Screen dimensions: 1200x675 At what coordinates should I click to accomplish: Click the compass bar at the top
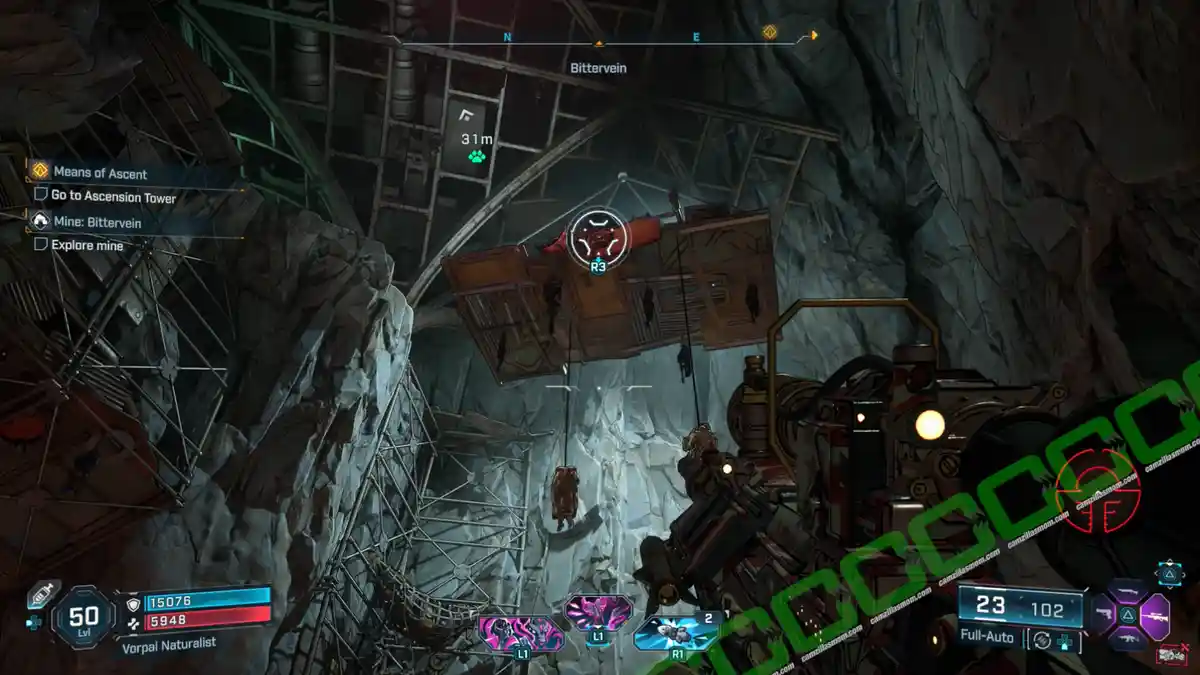click(600, 42)
